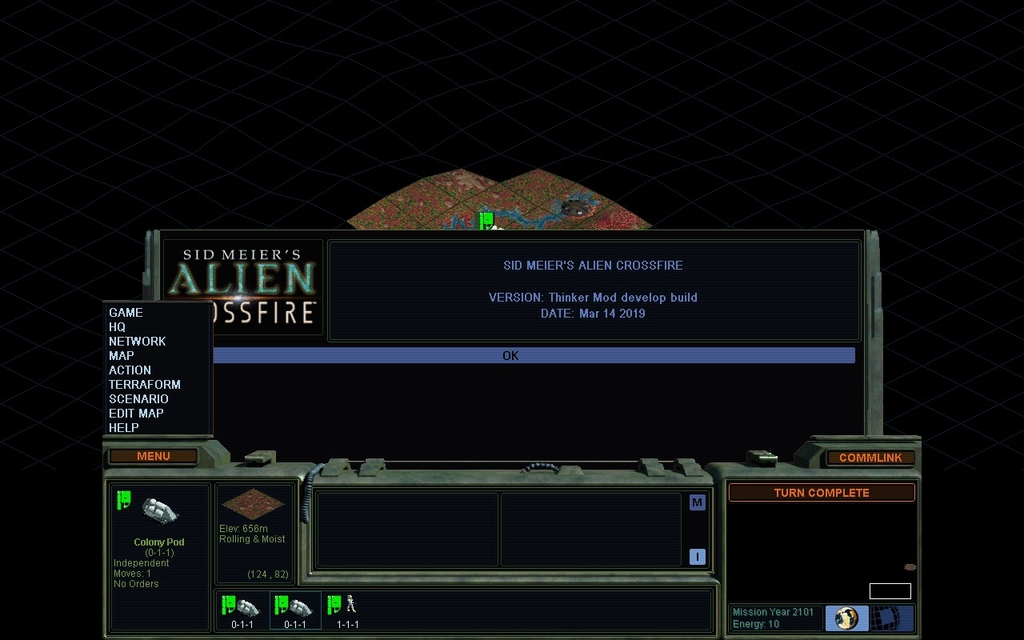Viewport: 1024px width, 640px height.
Task: Click the M button on the info panel
Action: click(697, 502)
